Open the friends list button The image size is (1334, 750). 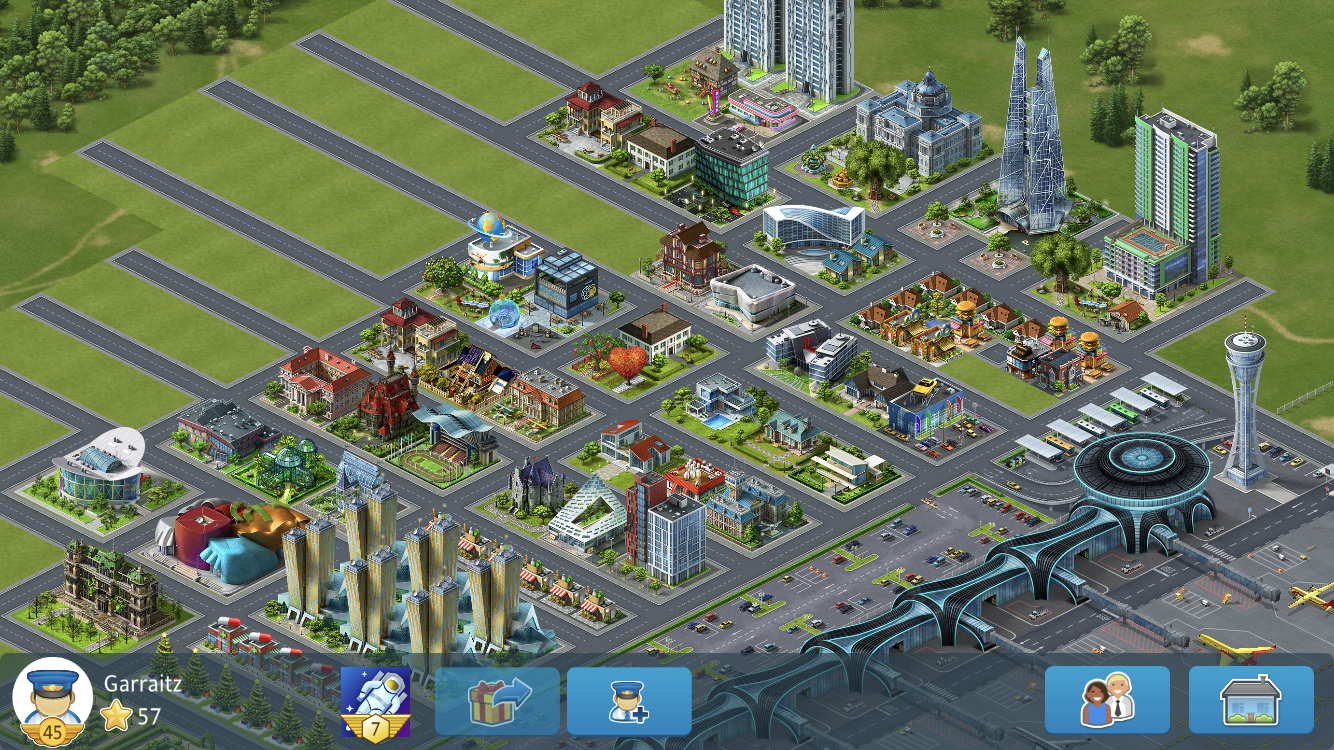pos(1107,700)
